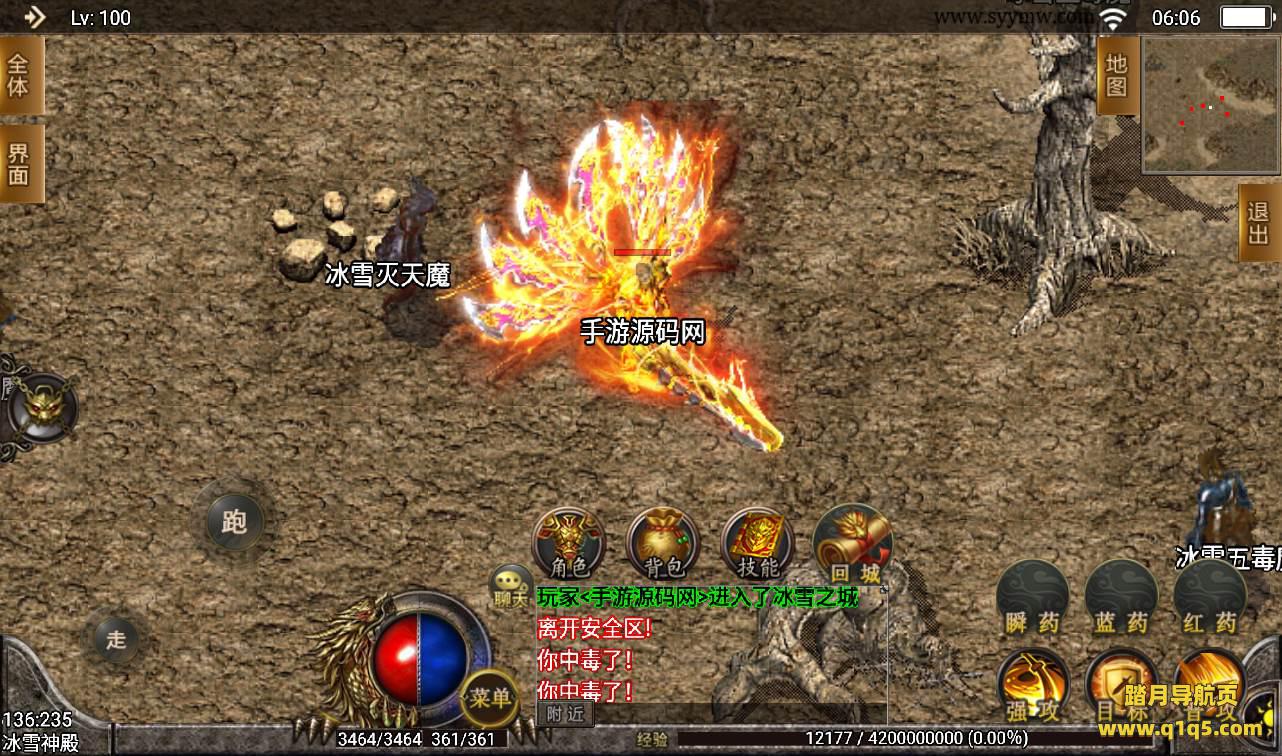The width and height of the screenshot is (1282, 756).
Task: Open the 地图 map button
Action: 1117,77
